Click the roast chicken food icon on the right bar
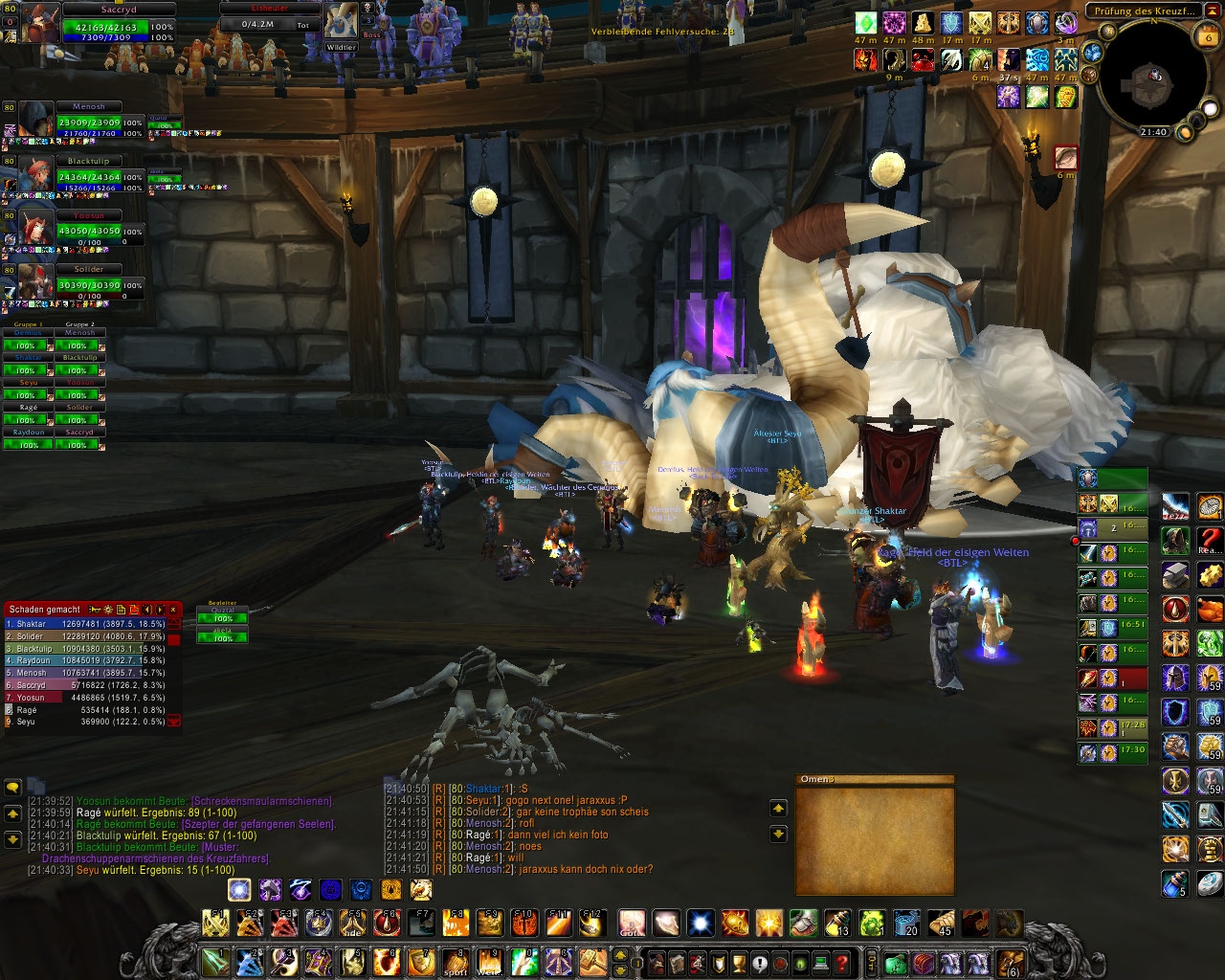The height and width of the screenshot is (980, 1225). pyautogui.click(x=1210, y=610)
